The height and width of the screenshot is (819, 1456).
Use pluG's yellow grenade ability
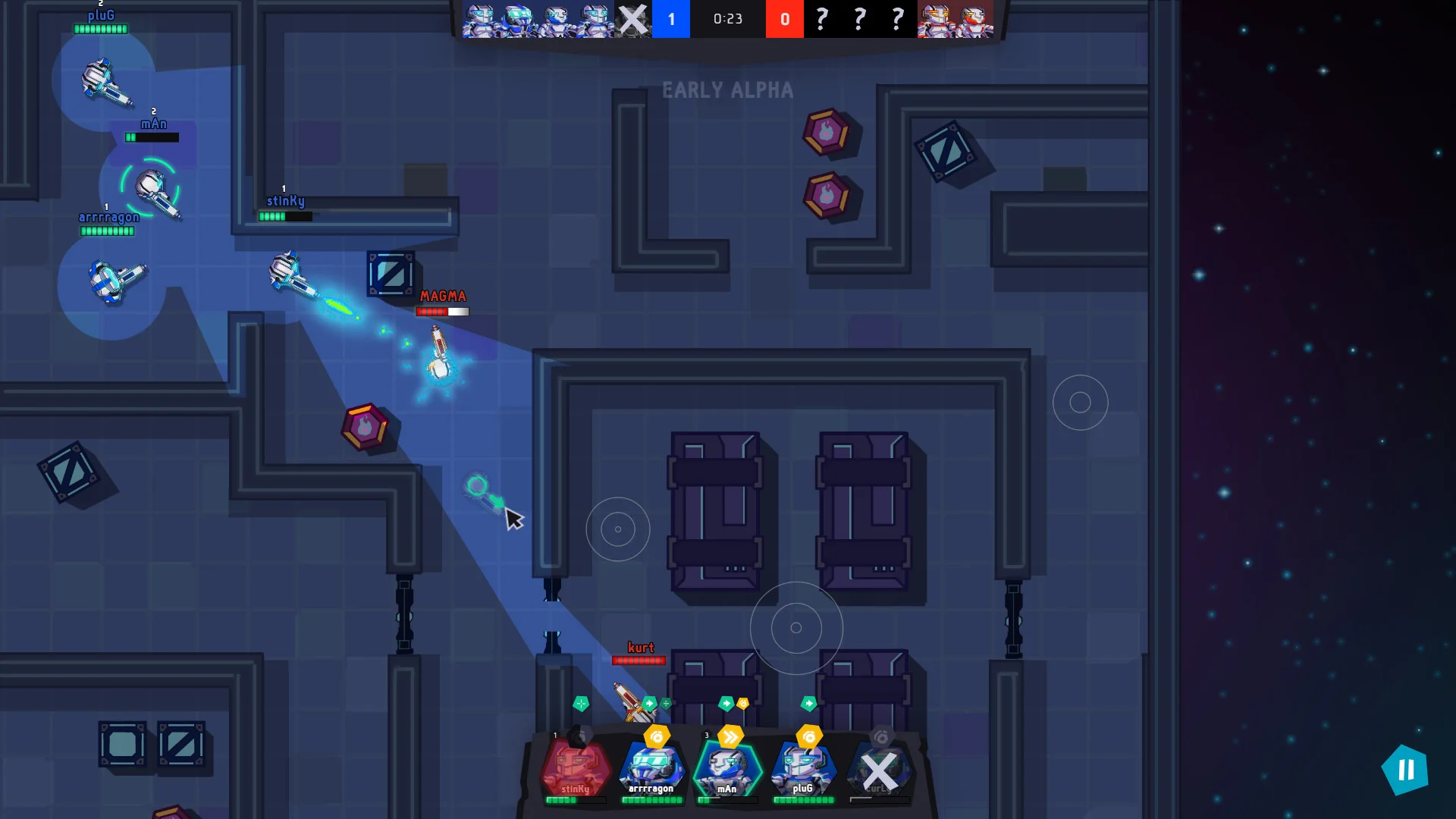809,736
